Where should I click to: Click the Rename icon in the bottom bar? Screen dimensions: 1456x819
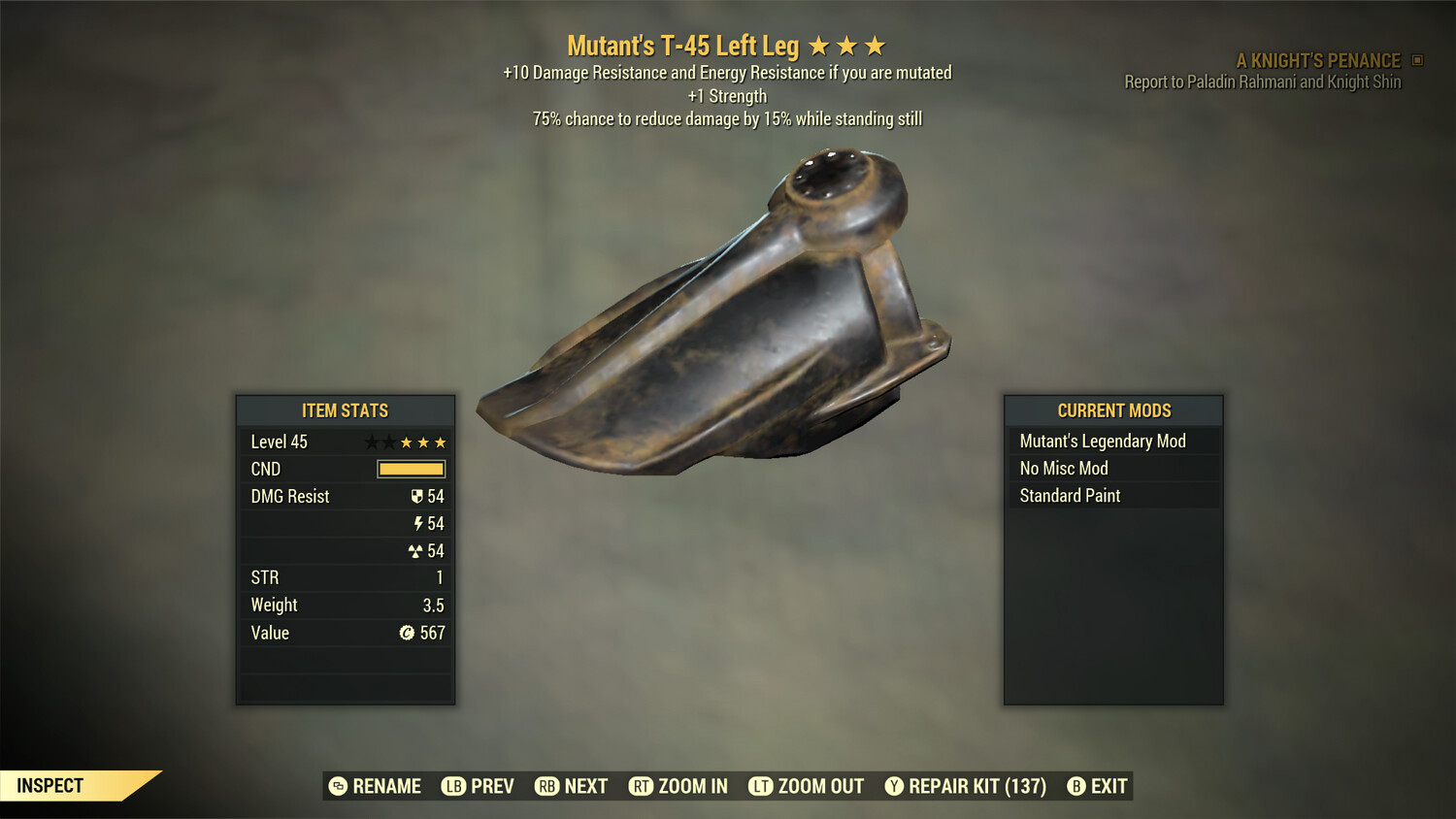coord(337,786)
